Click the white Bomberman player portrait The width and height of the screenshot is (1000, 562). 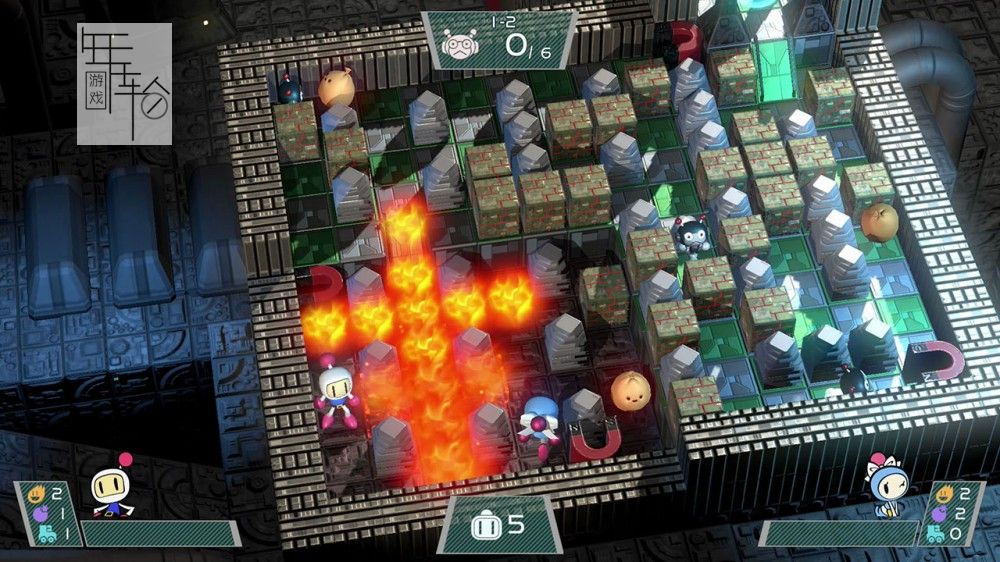(x=112, y=487)
